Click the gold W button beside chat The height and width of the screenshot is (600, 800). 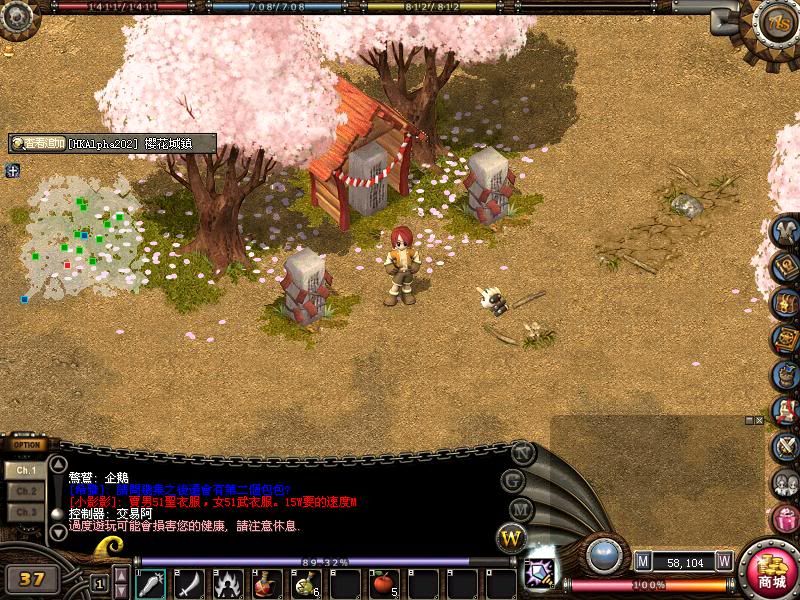(x=511, y=538)
